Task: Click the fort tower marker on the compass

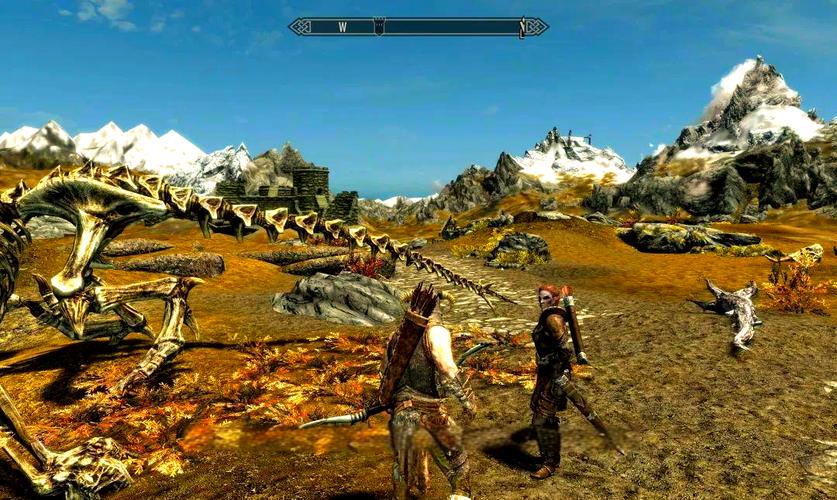Action: tap(378, 26)
